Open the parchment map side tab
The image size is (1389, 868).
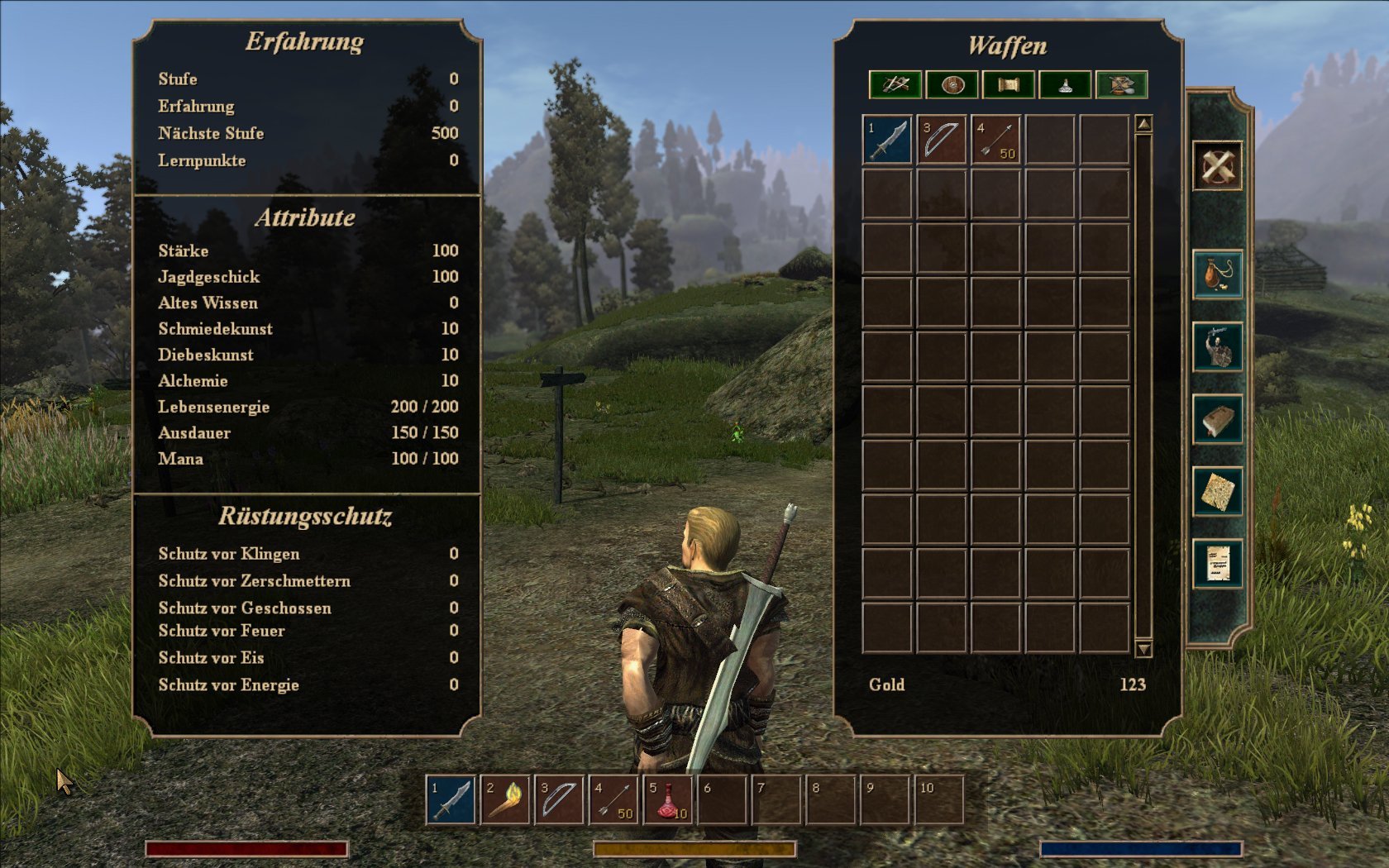(x=1218, y=492)
